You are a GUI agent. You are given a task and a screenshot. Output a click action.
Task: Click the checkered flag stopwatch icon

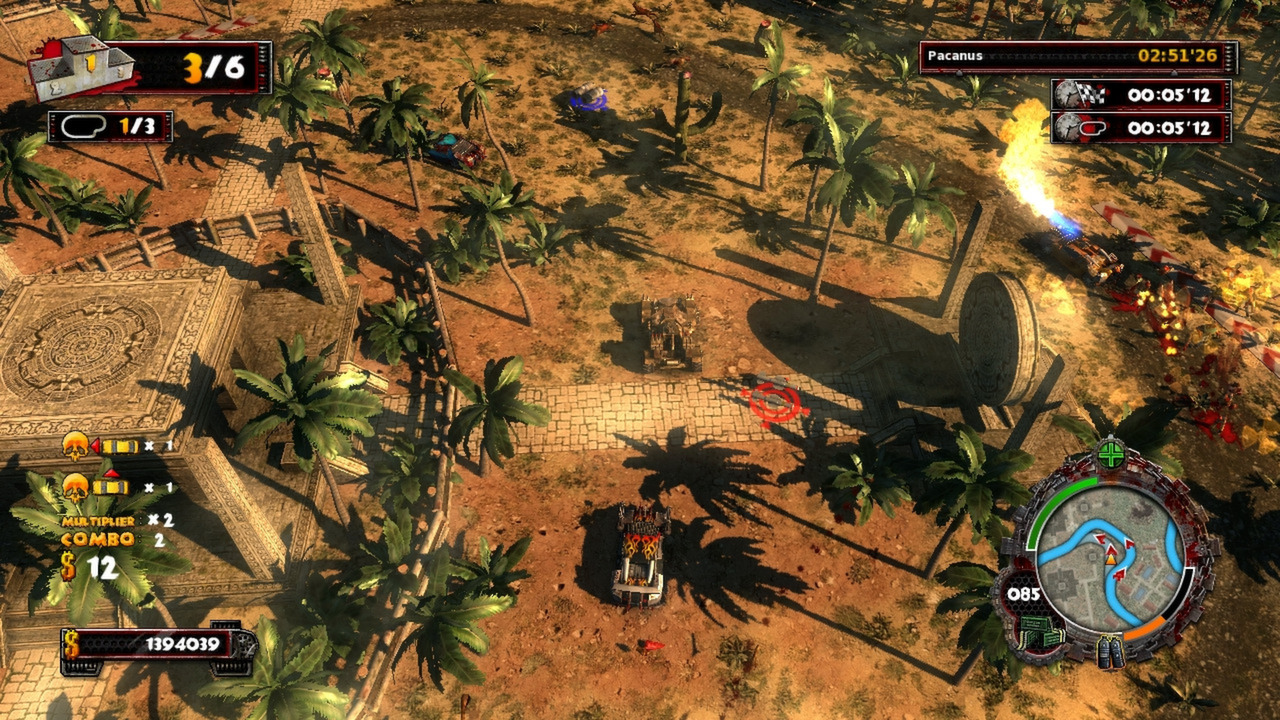tap(1077, 95)
